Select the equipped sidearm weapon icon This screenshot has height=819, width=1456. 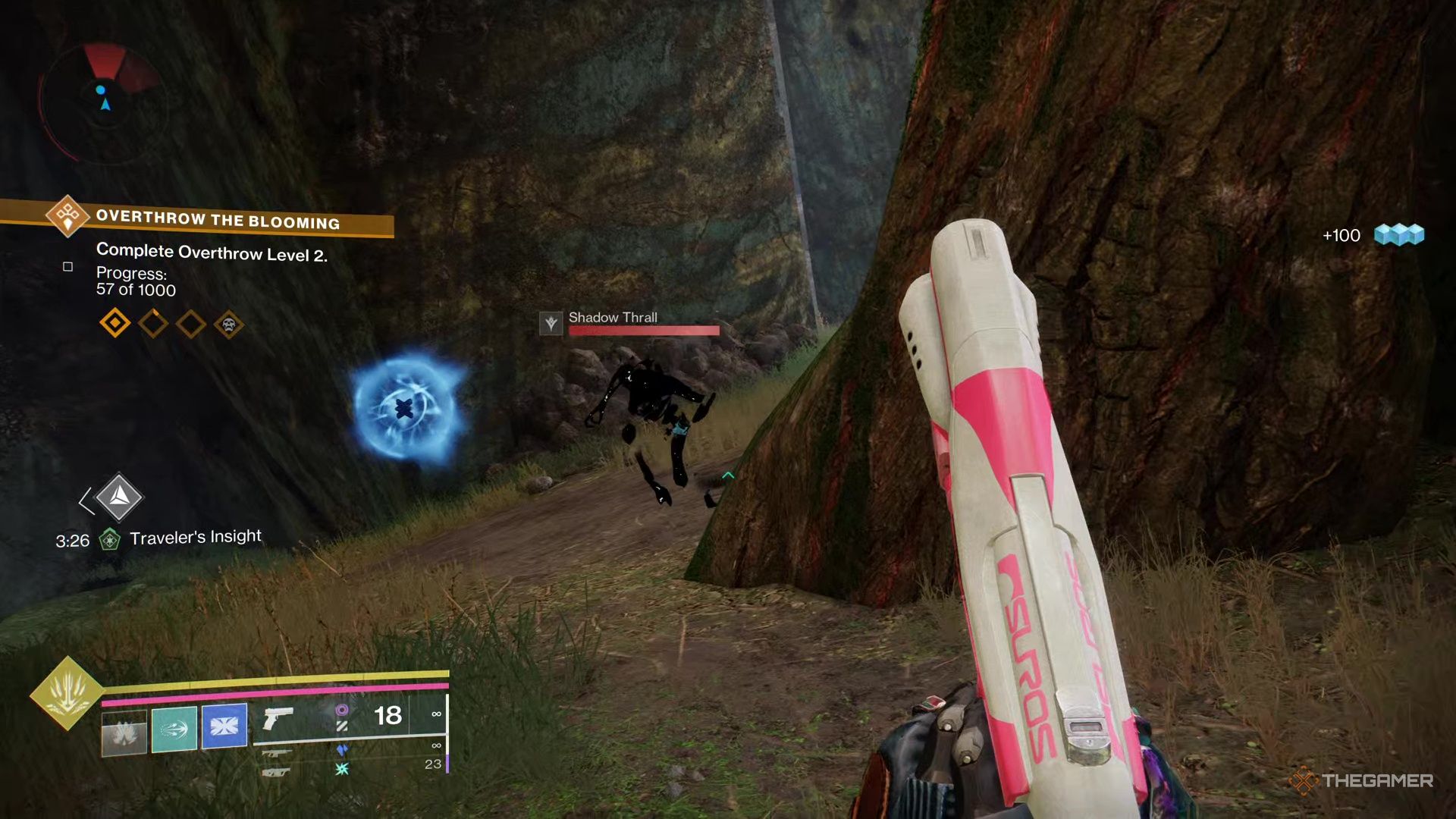pos(278,720)
